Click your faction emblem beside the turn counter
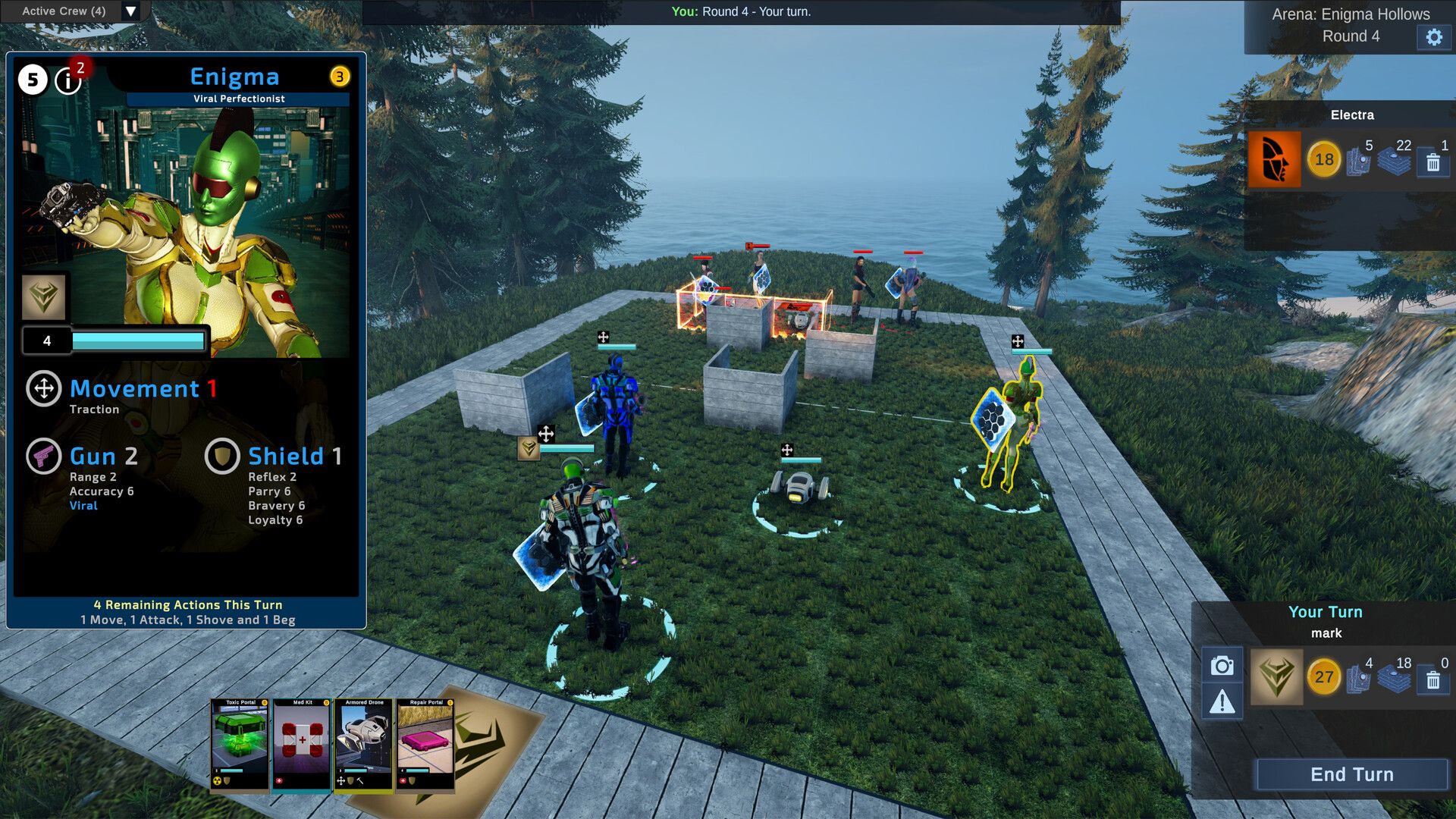 [1276, 676]
